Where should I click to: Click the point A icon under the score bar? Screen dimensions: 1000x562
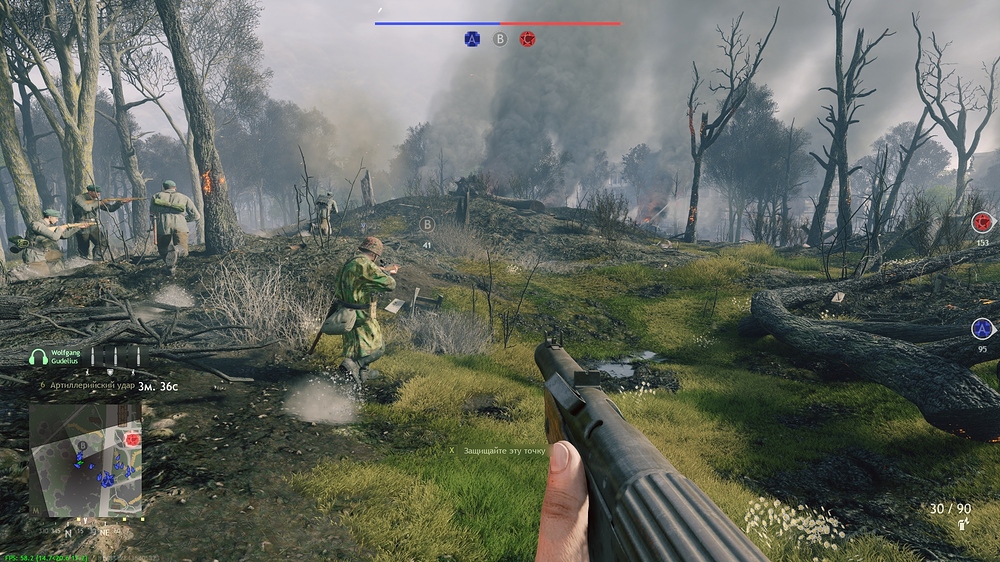pyautogui.click(x=472, y=39)
